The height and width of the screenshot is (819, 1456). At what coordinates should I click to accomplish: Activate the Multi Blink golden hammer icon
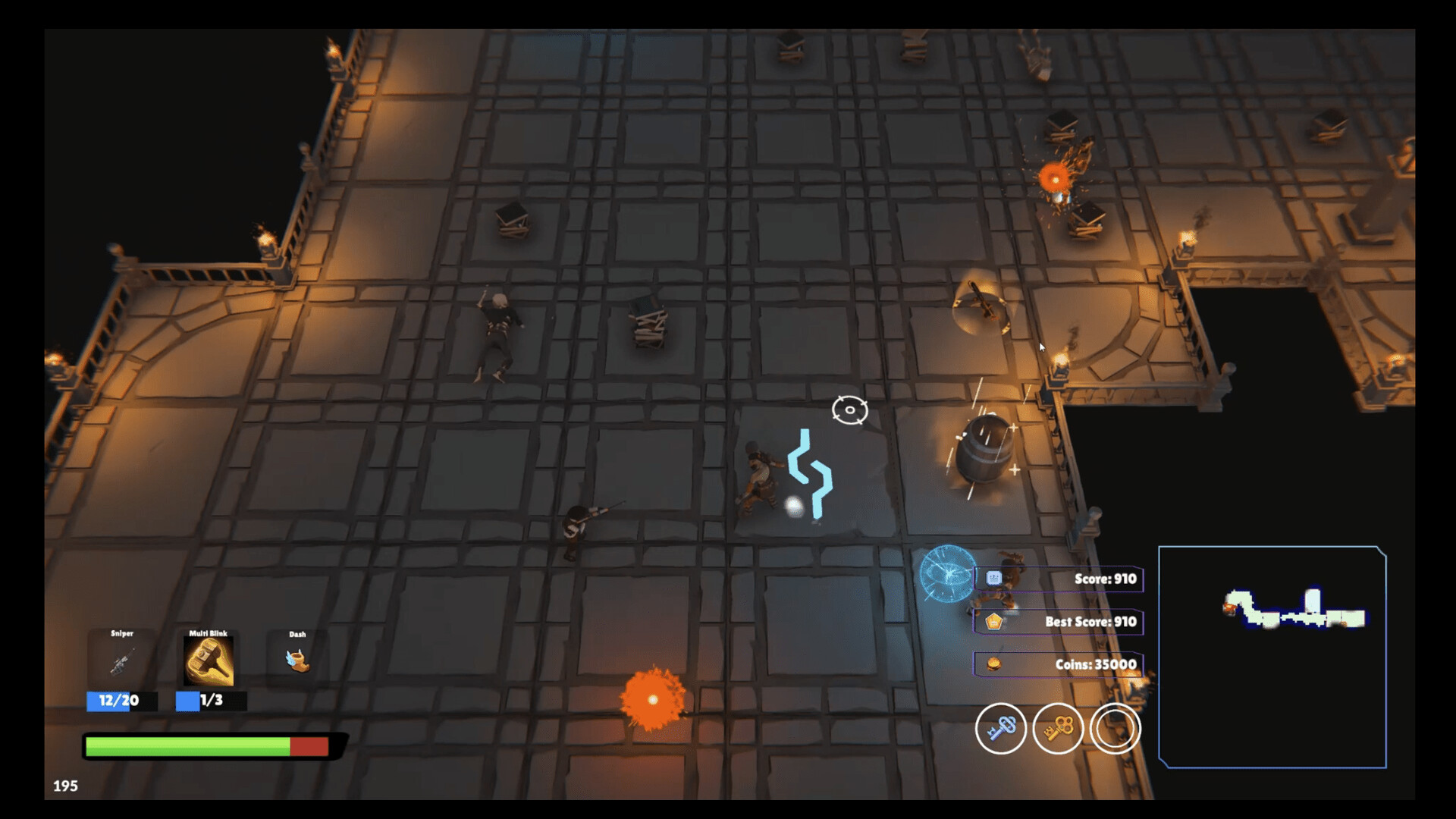pos(209,661)
